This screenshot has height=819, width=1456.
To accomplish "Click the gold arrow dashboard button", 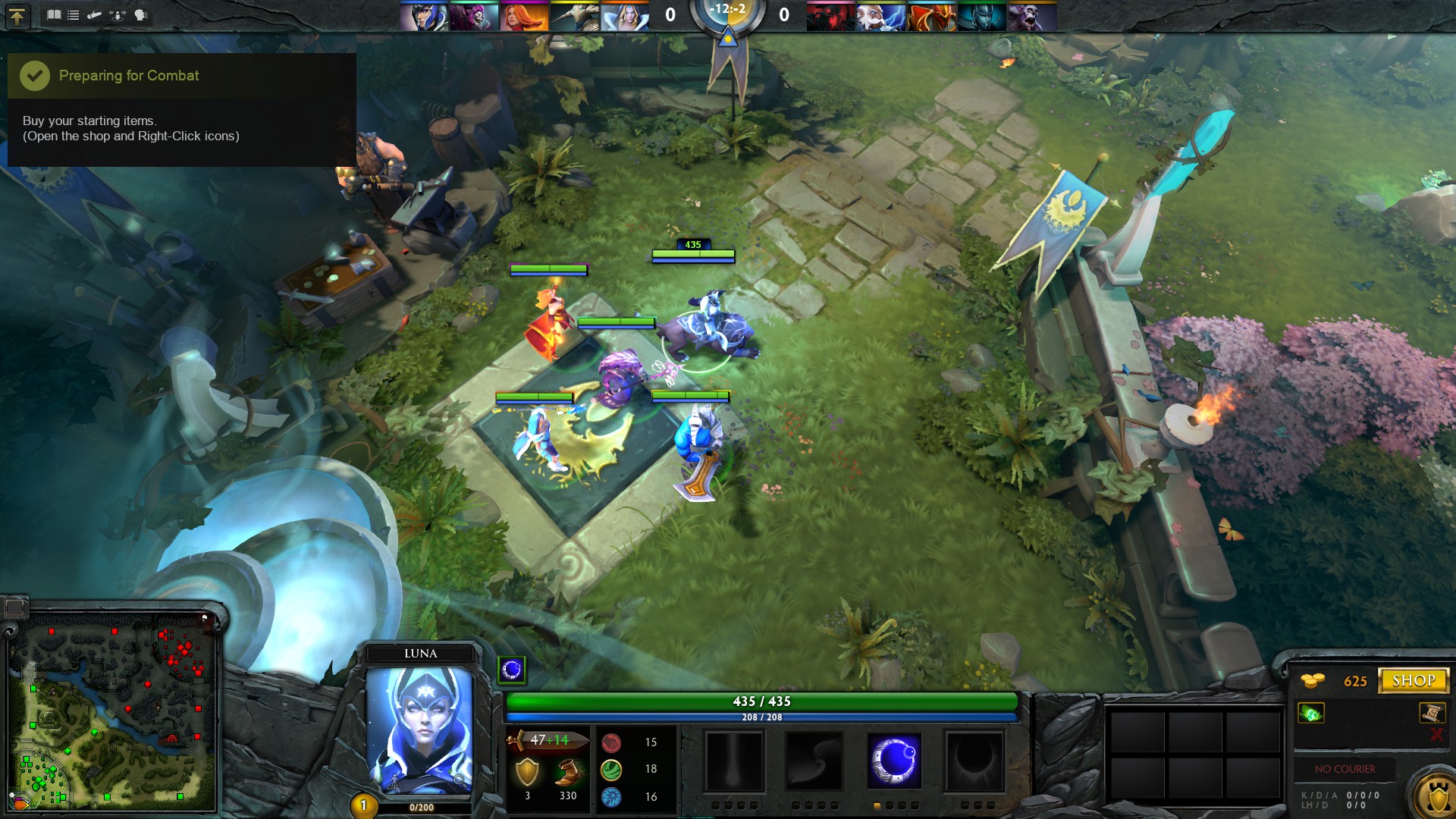I will coord(17,16).
